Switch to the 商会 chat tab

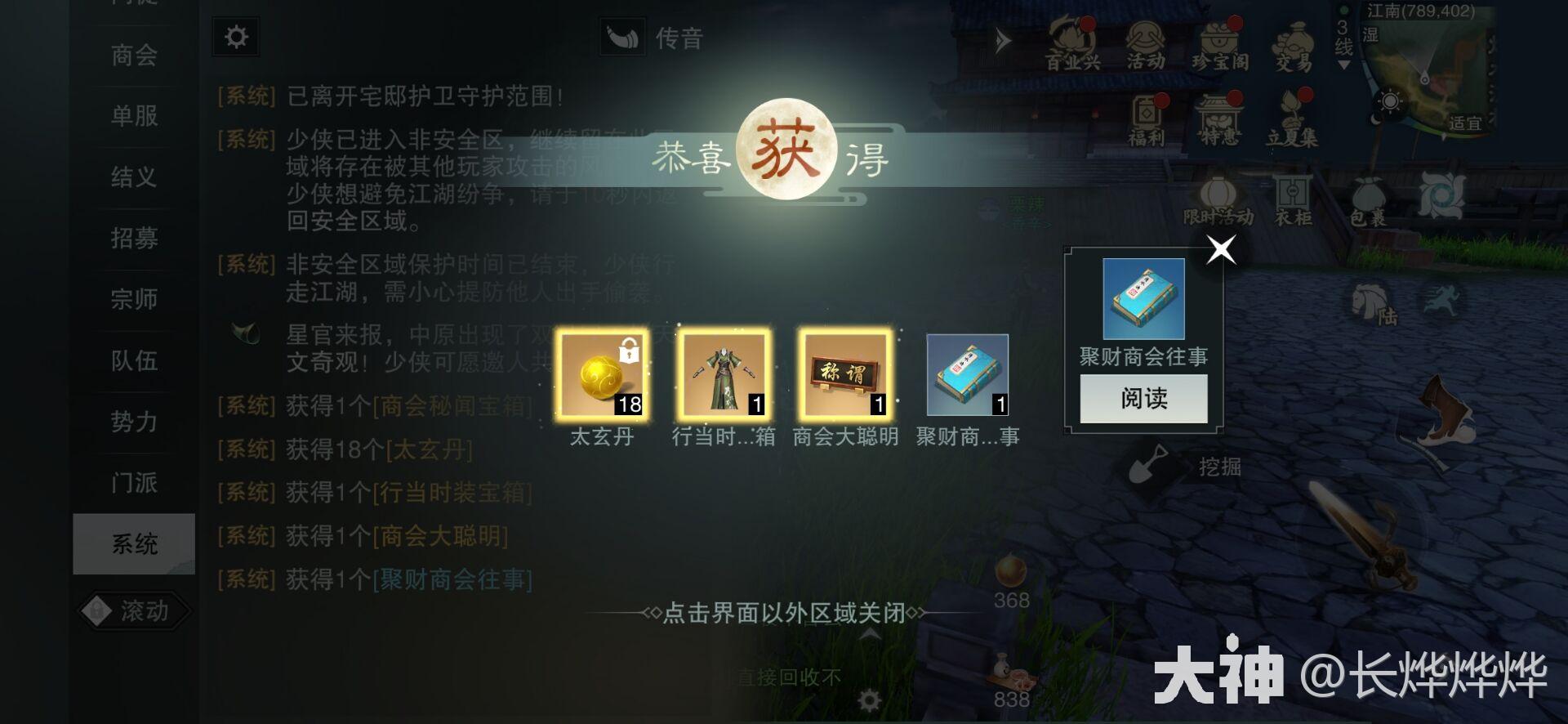134,56
